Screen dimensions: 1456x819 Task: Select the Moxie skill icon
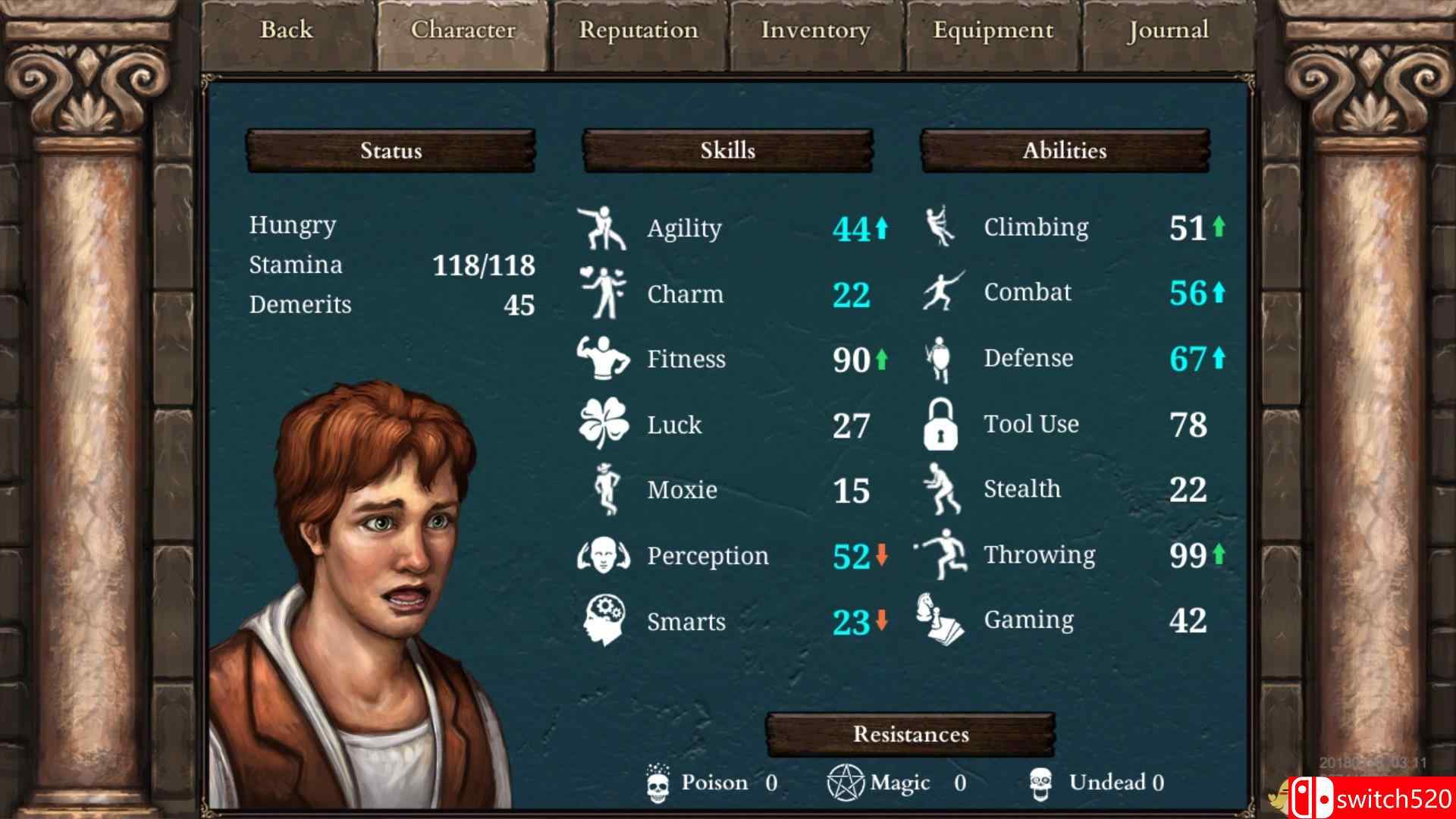tap(606, 489)
